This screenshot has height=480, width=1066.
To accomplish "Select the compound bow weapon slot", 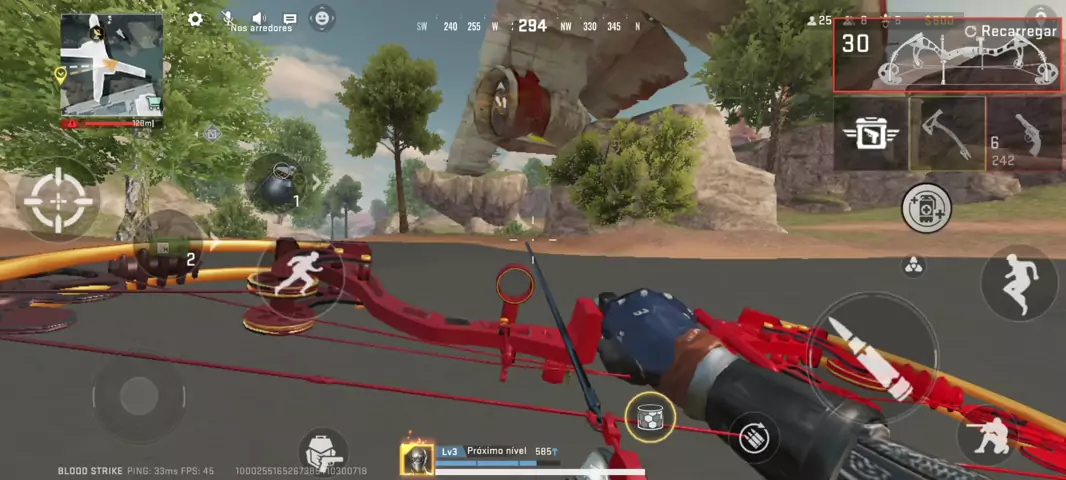I will (x=946, y=57).
